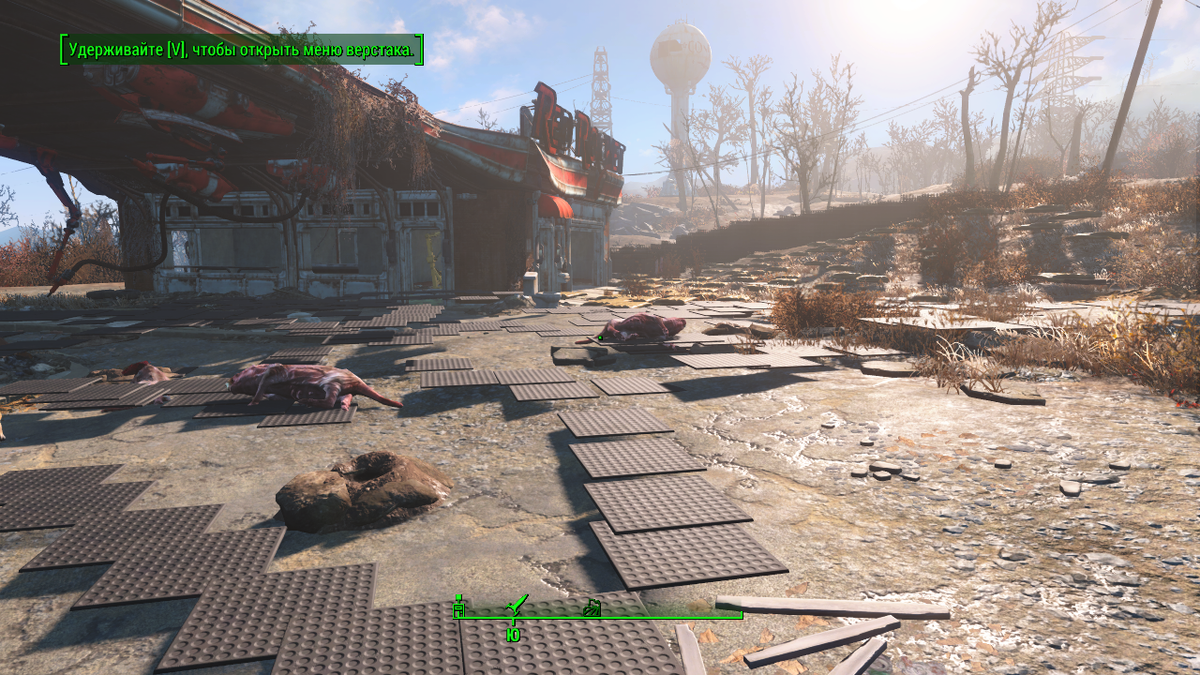This screenshot has height=675, width=1200.
Task: Click the south heading letter Ю on the compass
Action: pyautogui.click(x=512, y=635)
